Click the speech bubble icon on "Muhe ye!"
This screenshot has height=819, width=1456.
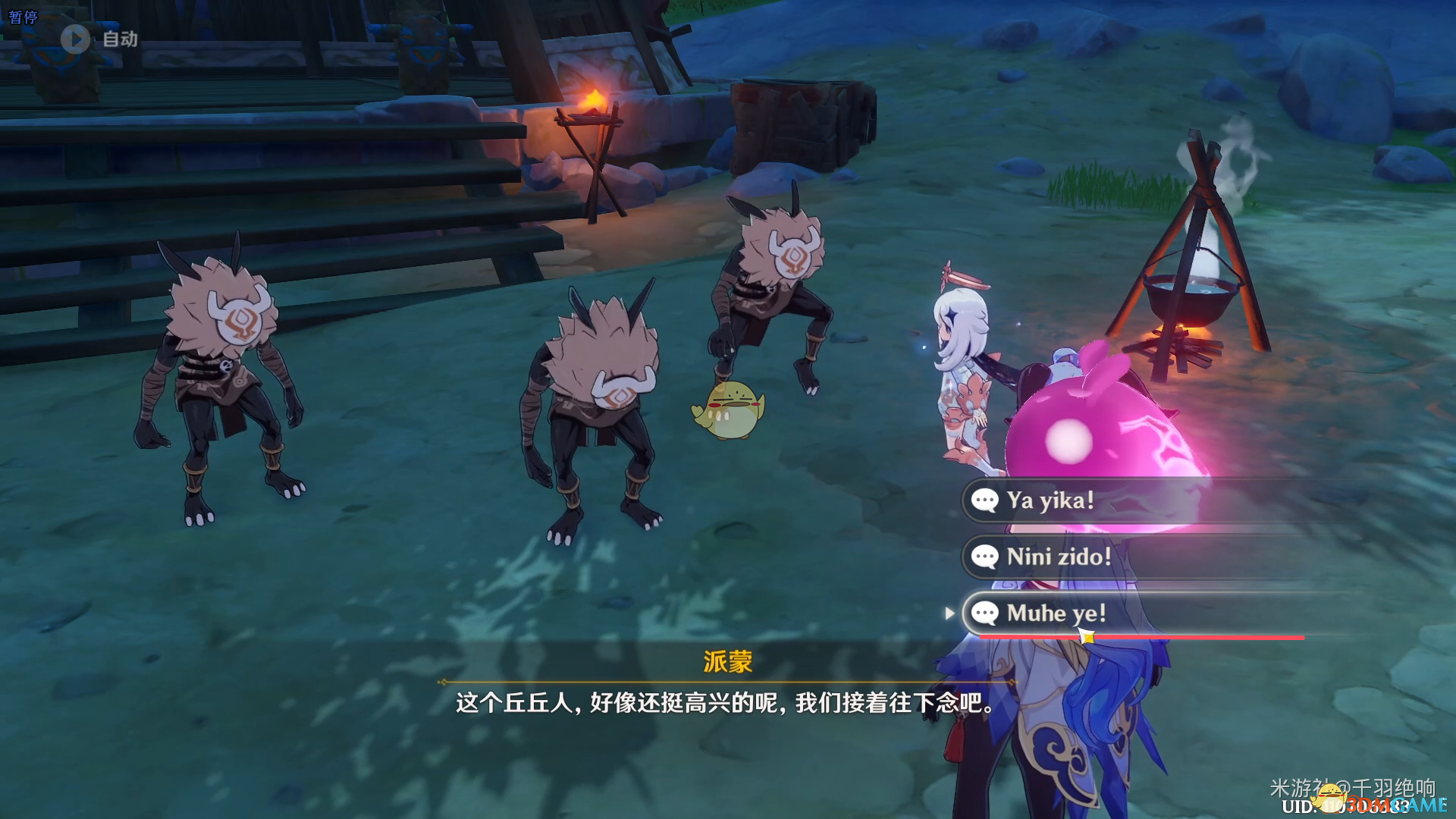(987, 613)
